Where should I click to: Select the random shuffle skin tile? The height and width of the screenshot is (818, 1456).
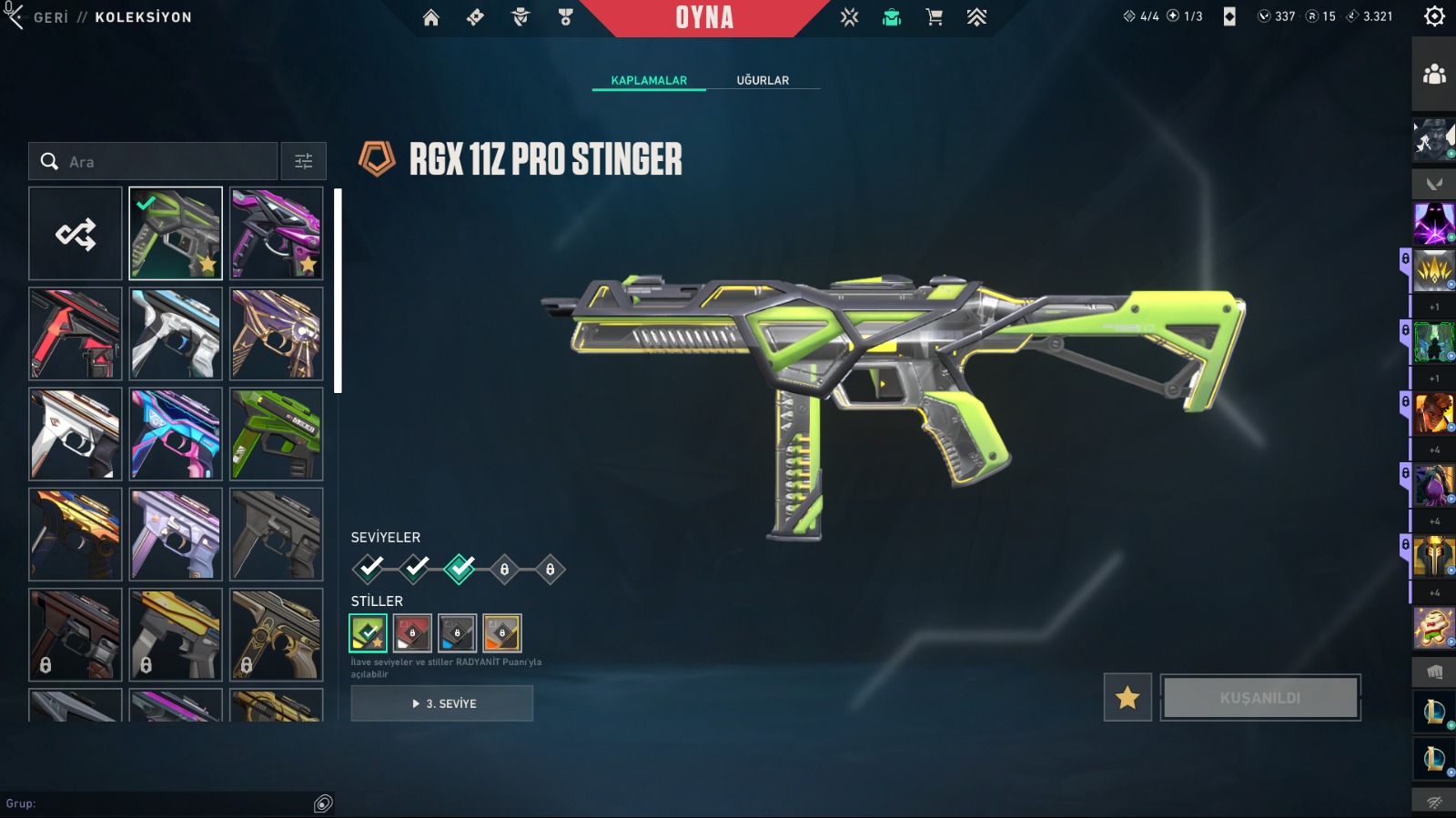click(x=76, y=234)
